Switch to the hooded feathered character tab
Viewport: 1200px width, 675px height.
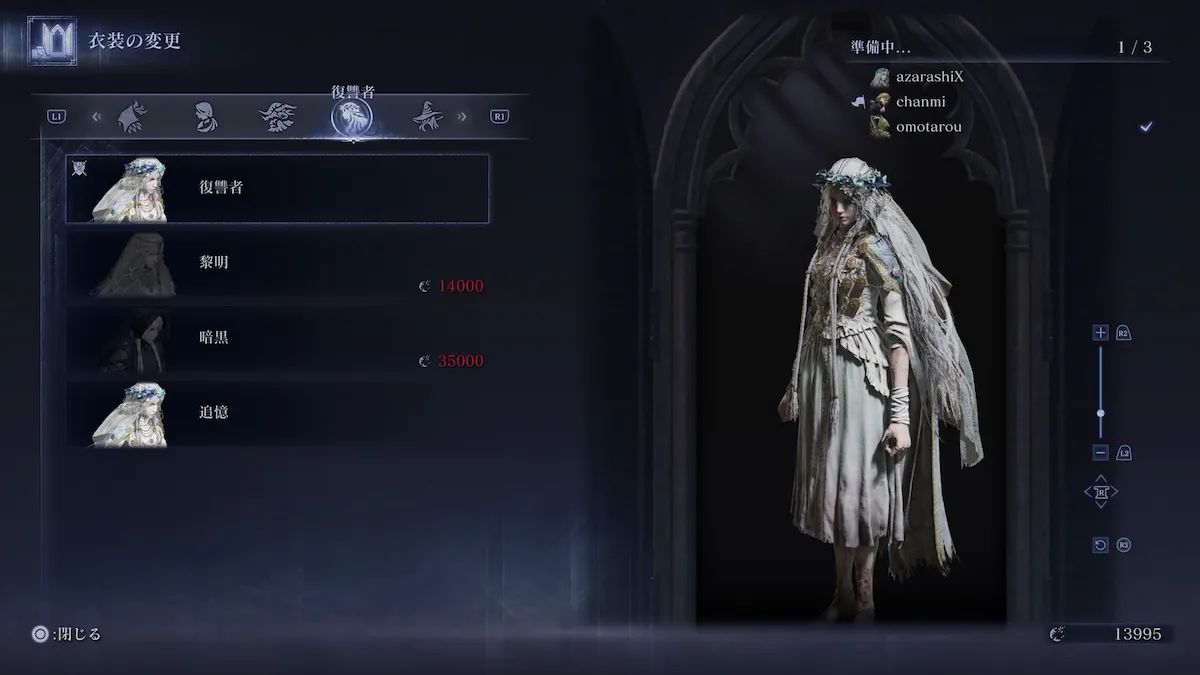(x=132, y=117)
